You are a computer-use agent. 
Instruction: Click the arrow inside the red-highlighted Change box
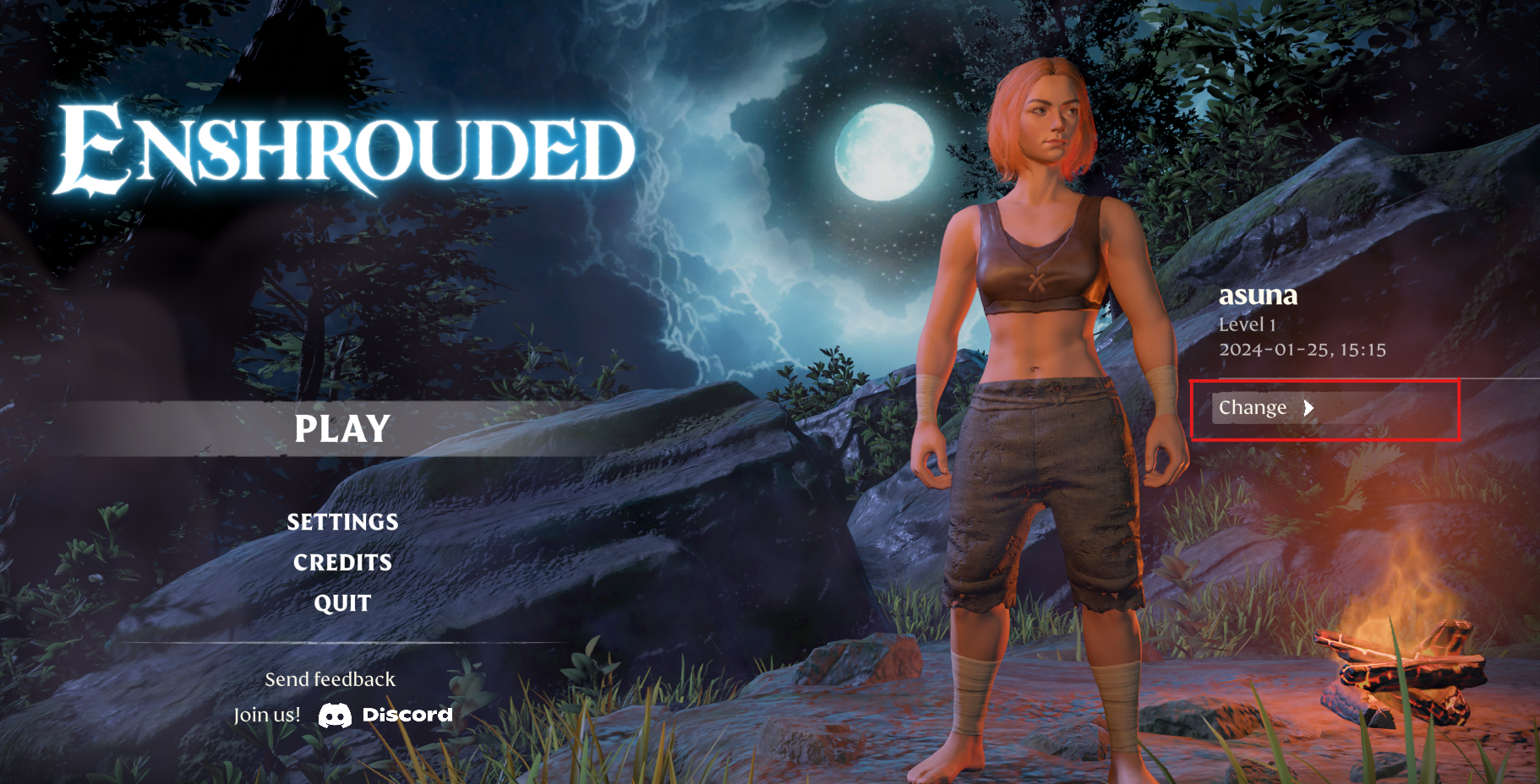click(x=1309, y=409)
